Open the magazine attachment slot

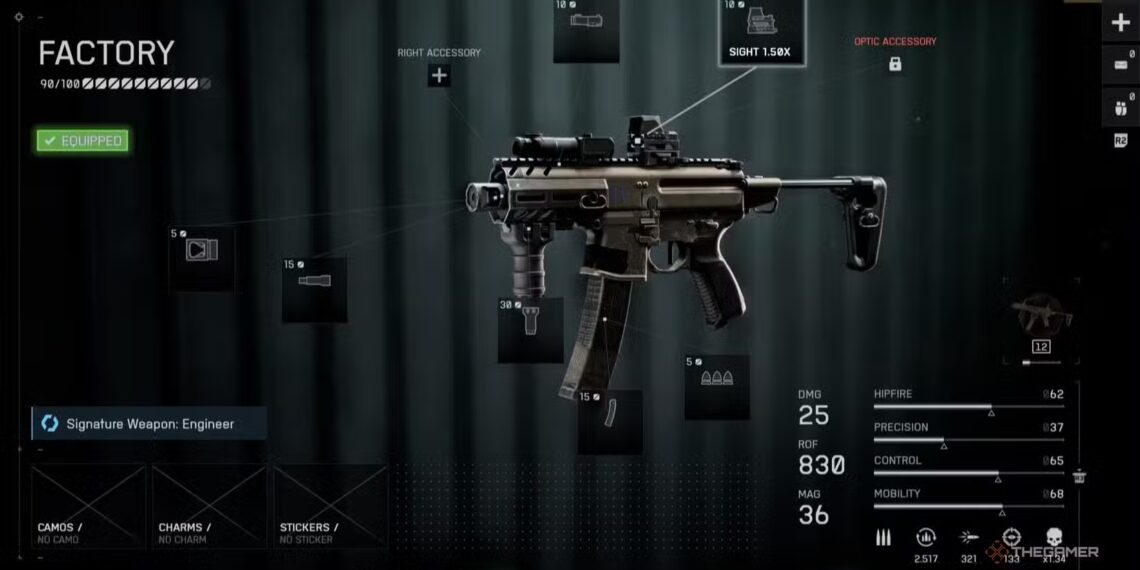click(610, 421)
